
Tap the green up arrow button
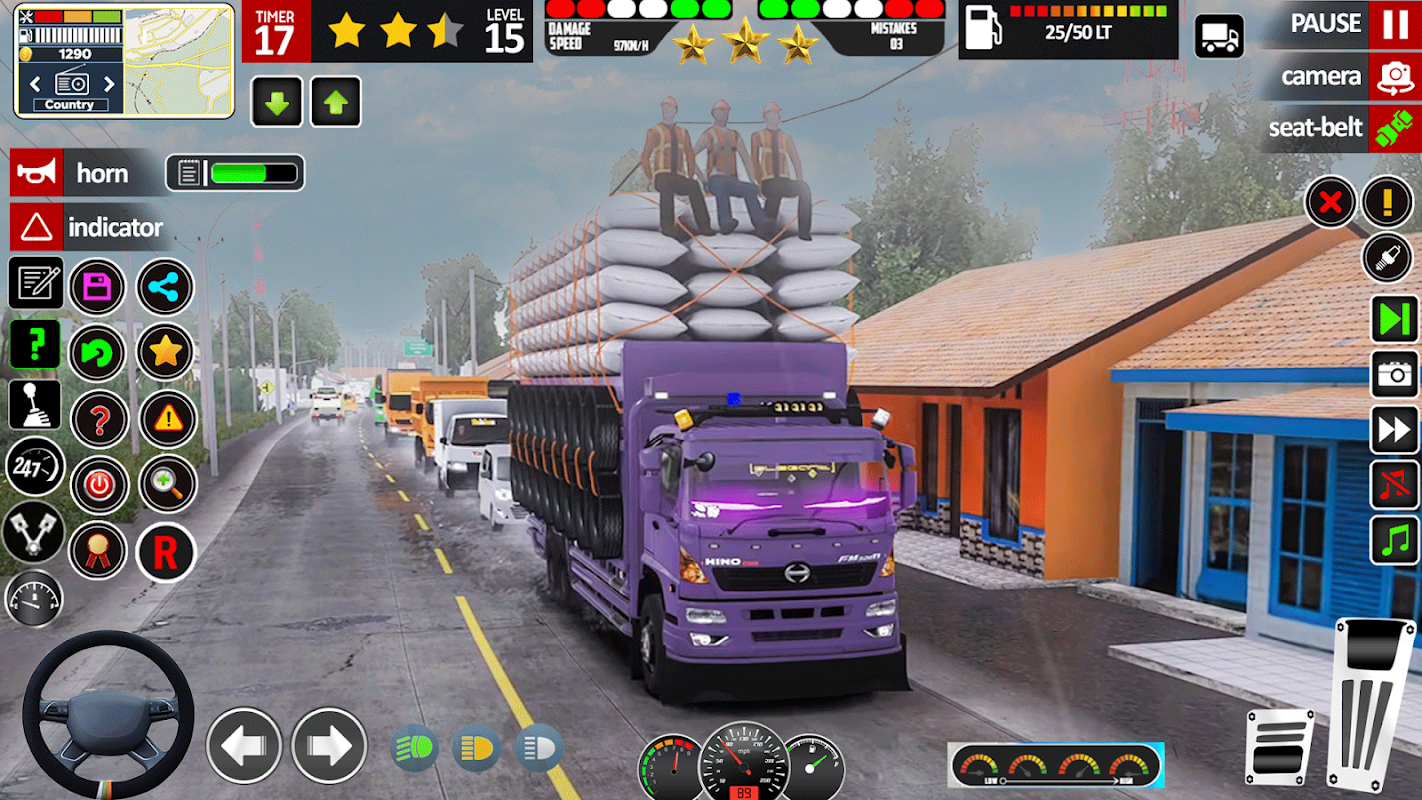pyautogui.click(x=336, y=102)
